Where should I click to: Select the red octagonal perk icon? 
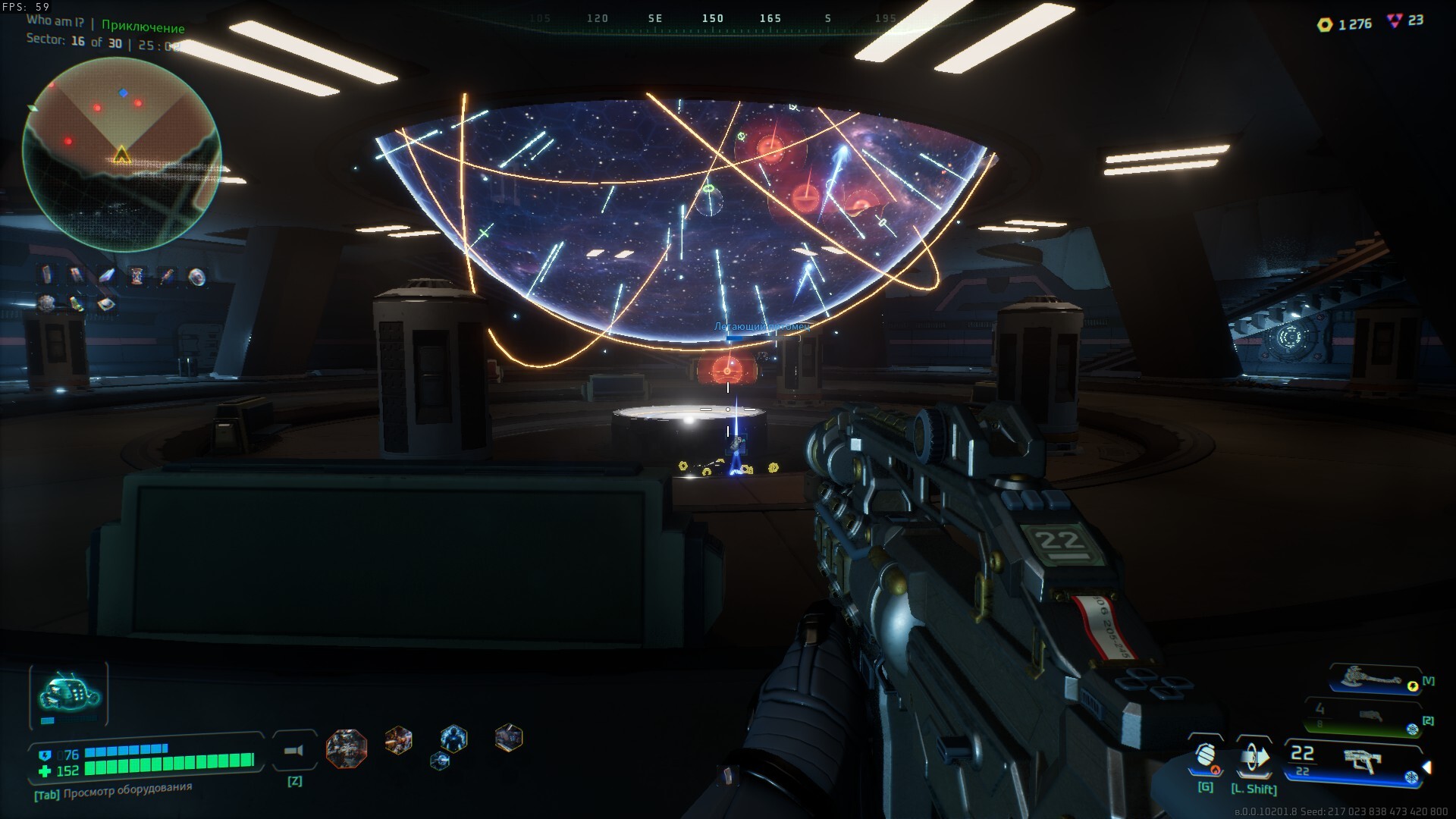click(347, 748)
